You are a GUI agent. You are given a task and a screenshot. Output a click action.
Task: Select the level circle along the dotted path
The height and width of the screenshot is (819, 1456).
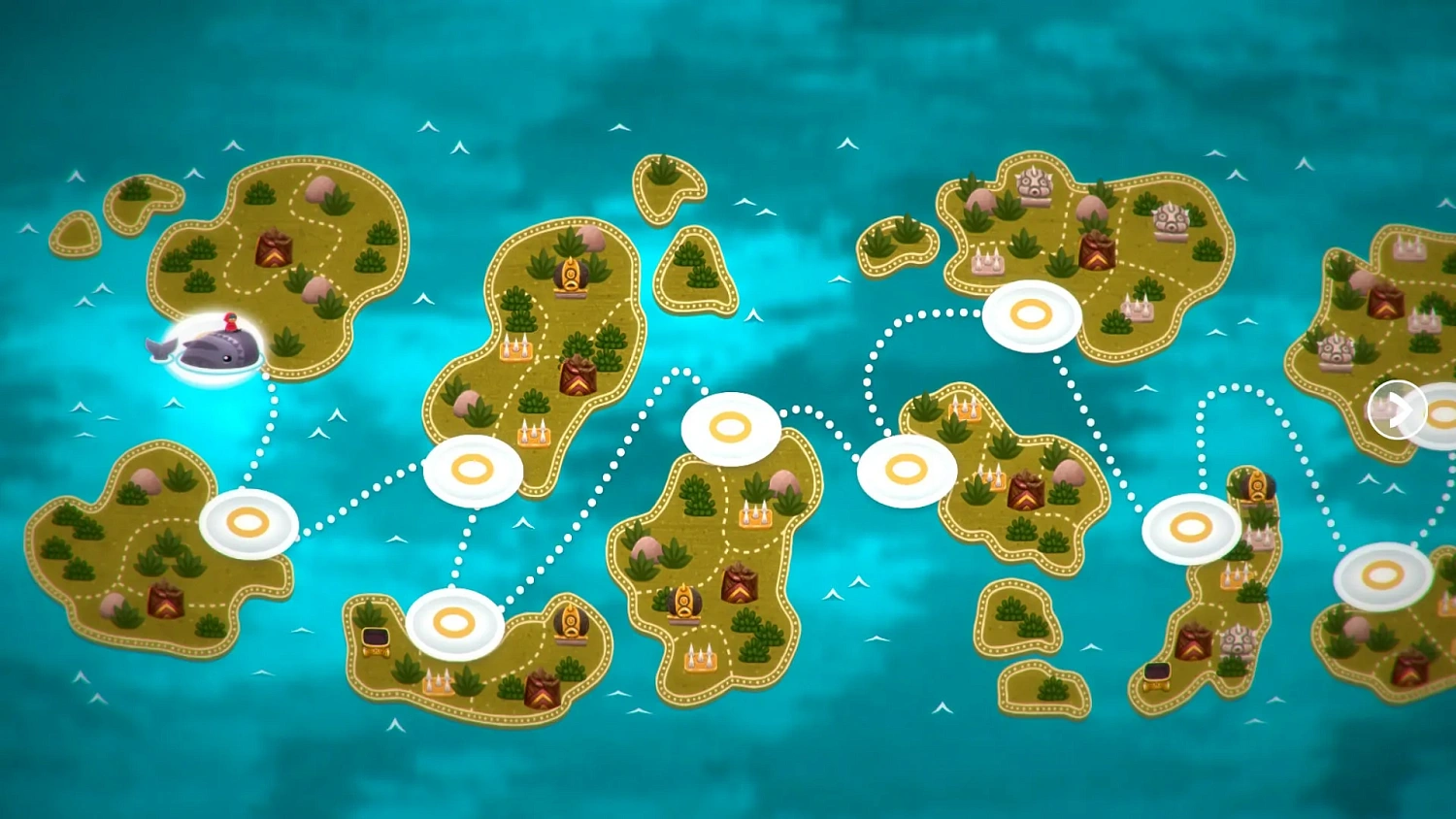(x=473, y=472)
